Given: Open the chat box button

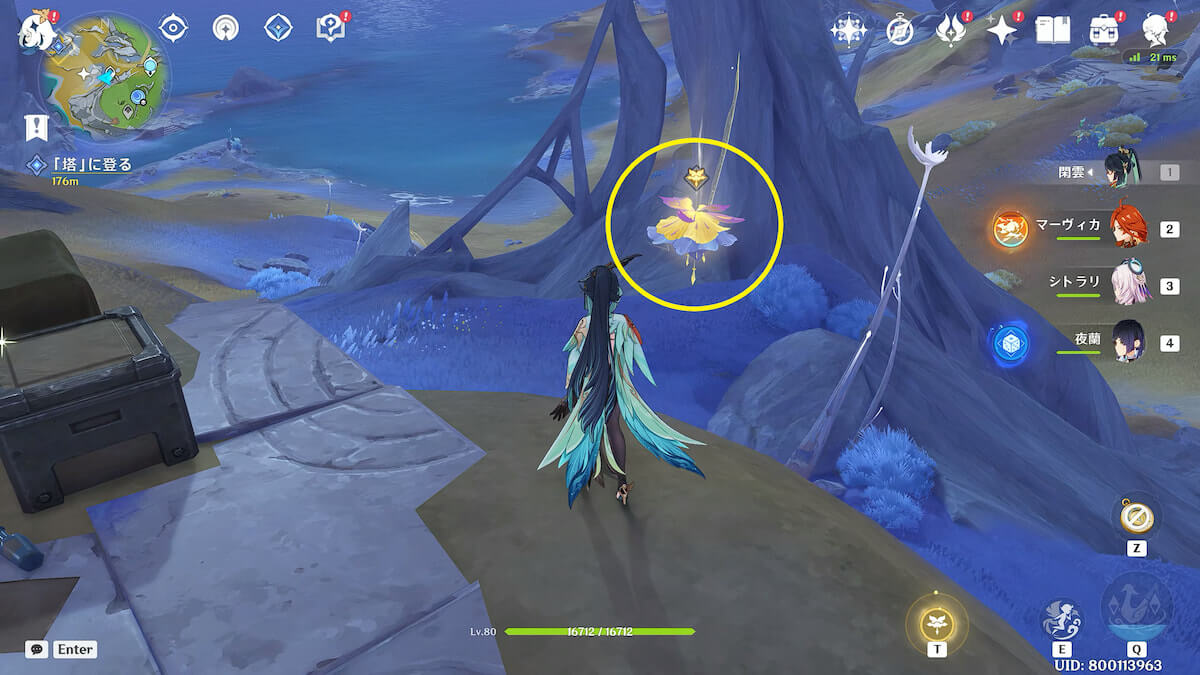Looking at the screenshot, I should coord(37,649).
